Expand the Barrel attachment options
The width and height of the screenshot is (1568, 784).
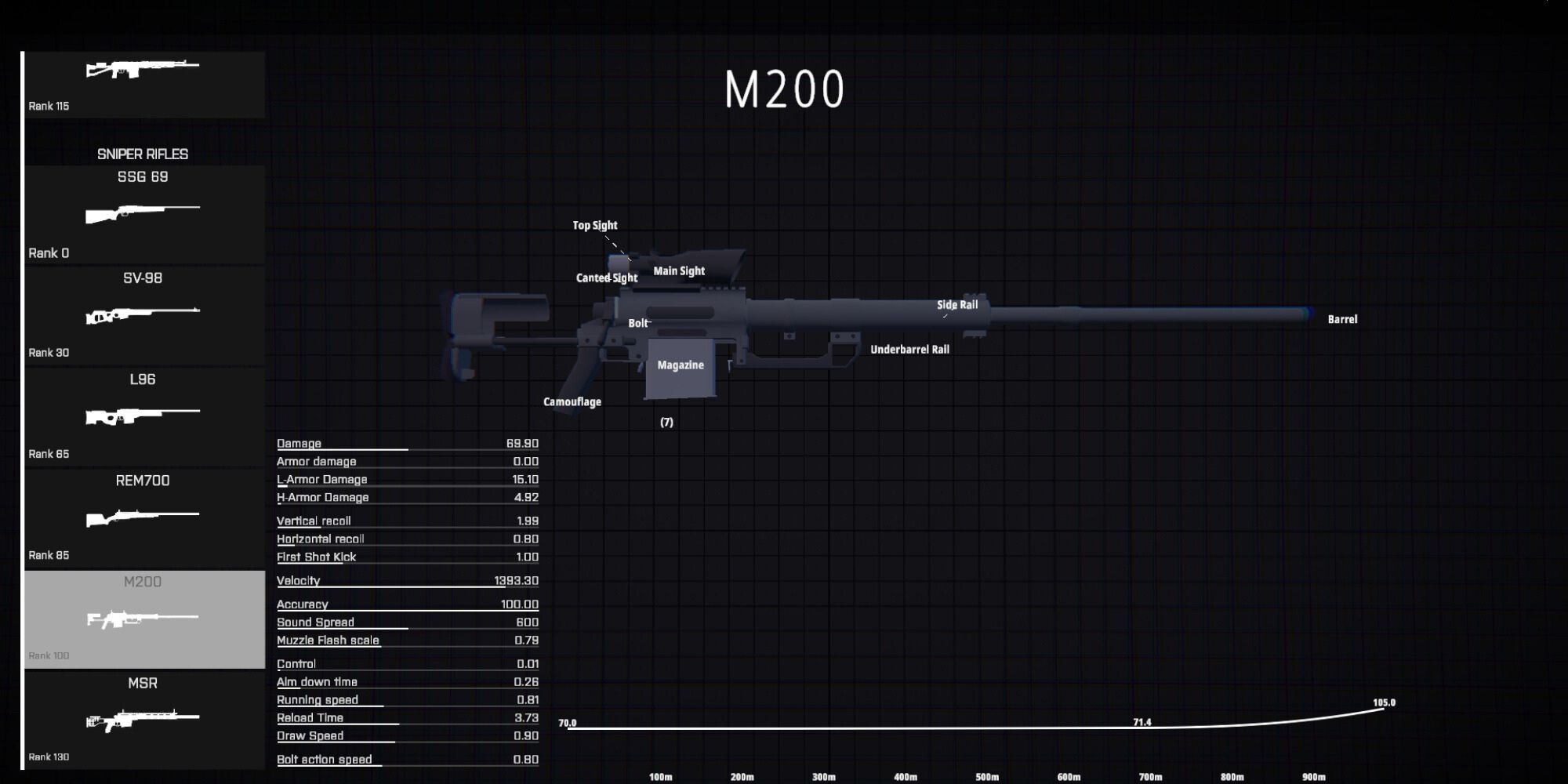coord(1341,319)
